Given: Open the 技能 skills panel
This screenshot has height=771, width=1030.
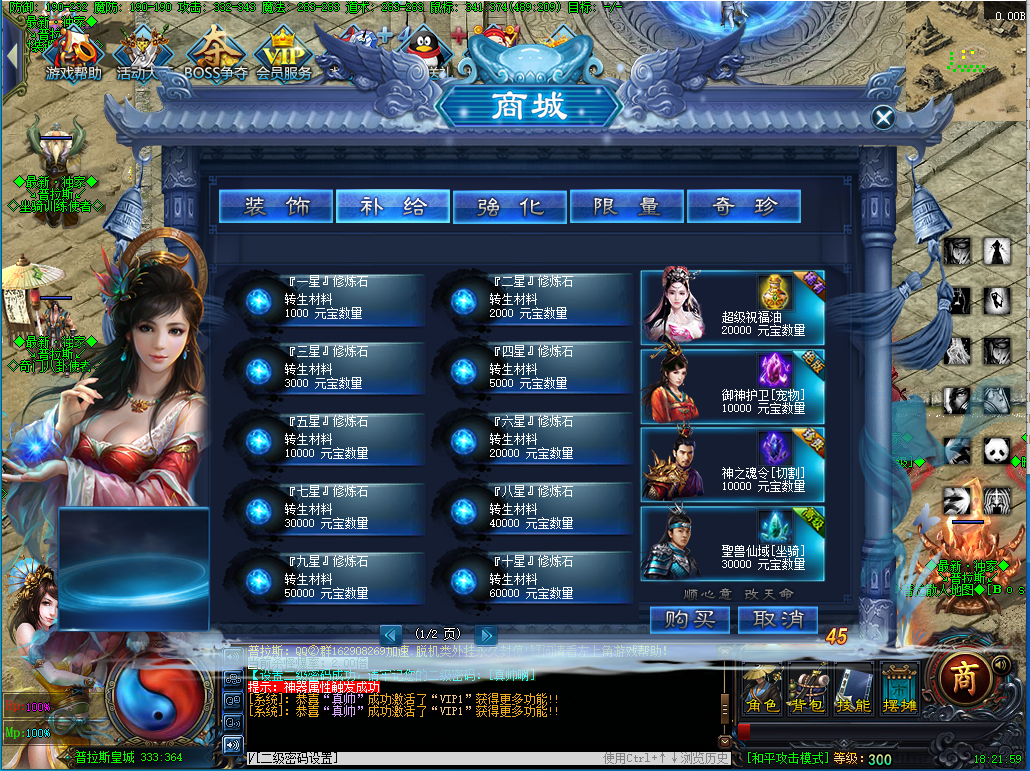Looking at the screenshot, I should (853, 688).
